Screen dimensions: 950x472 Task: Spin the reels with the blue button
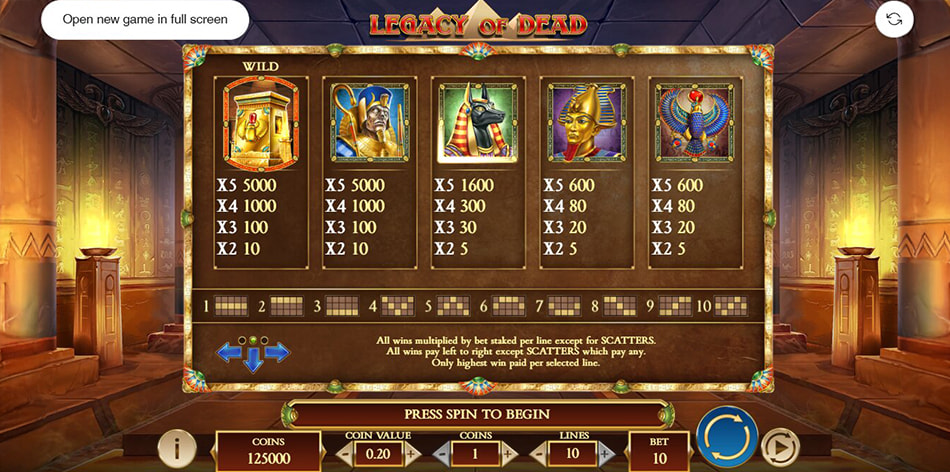tap(726, 438)
